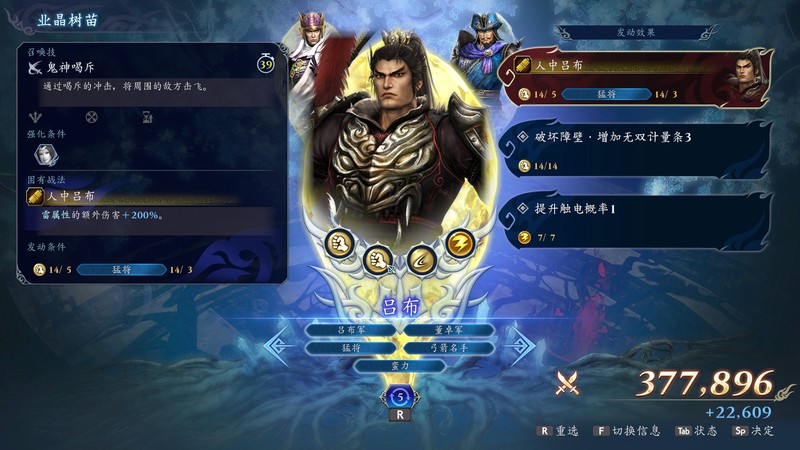
Task: Click the reroll counter icon showing 5
Action: pyautogui.click(x=399, y=397)
